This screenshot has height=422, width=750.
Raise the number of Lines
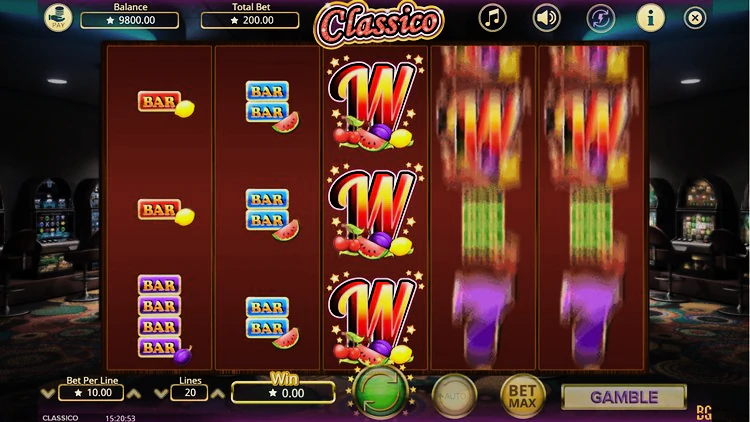click(x=217, y=394)
